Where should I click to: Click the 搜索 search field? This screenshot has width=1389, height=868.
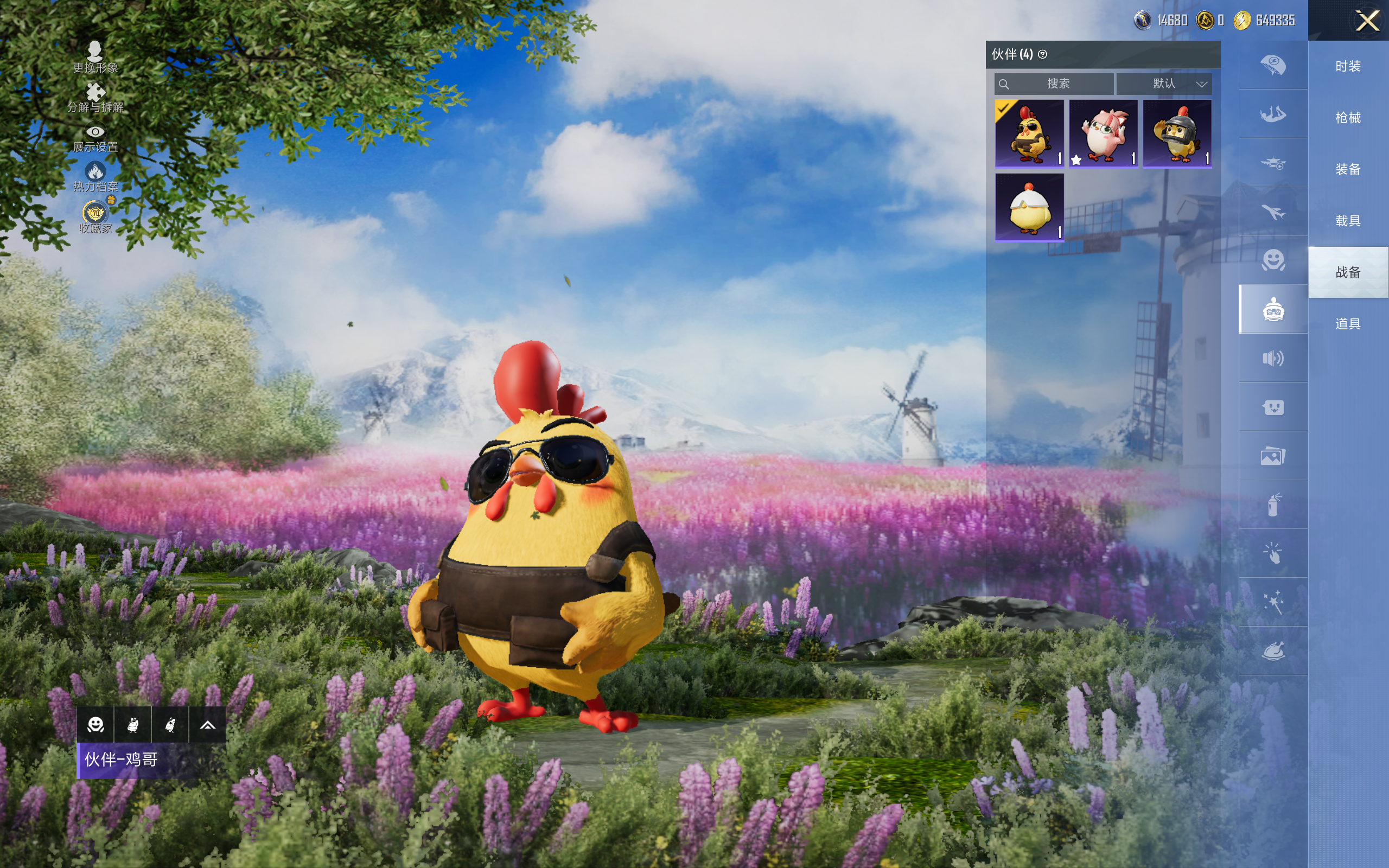pyautogui.click(x=1055, y=84)
